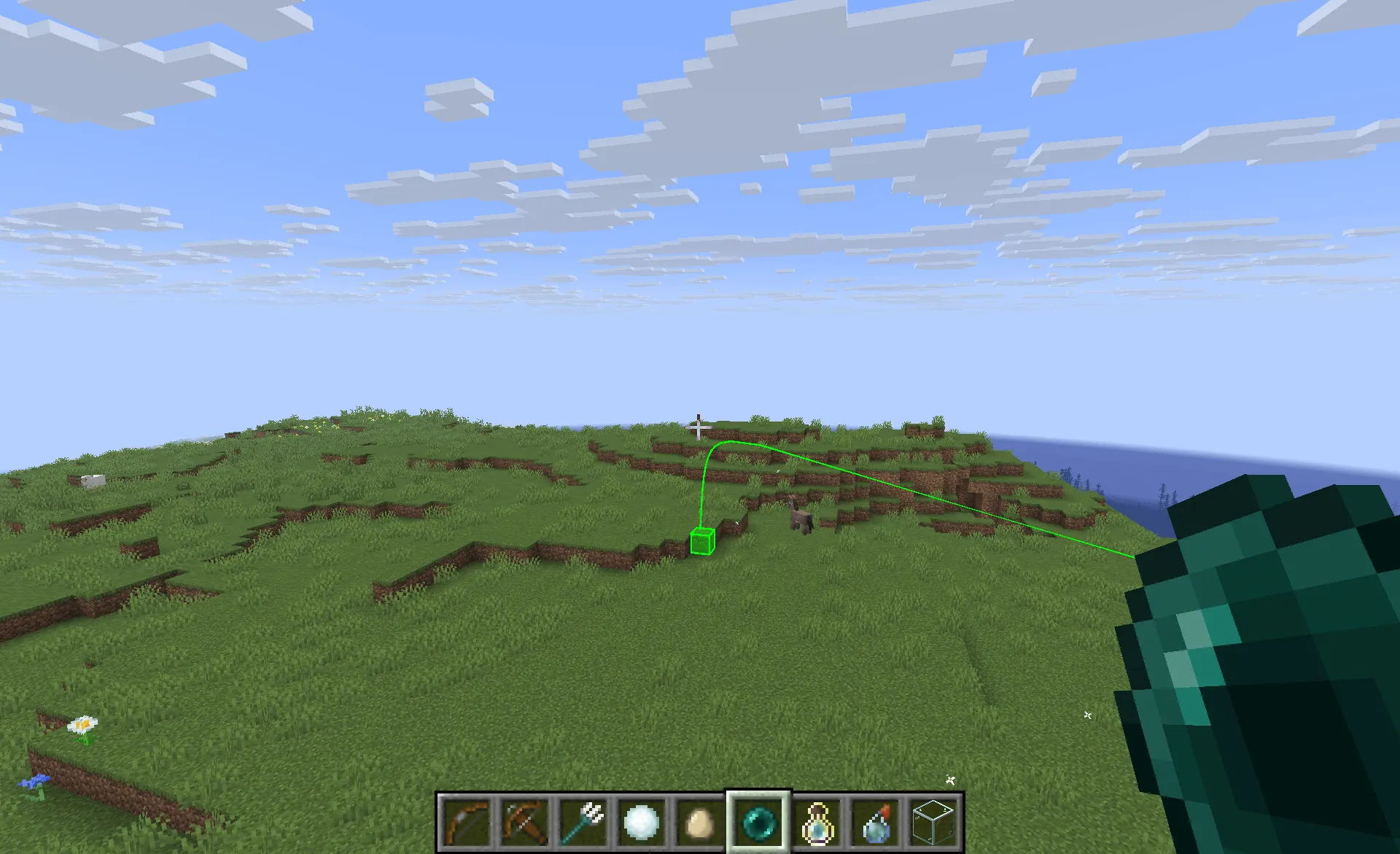Image resolution: width=1400 pixels, height=854 pixels.
Task: Click the crosshair at screen center
Action: pyautogui.click(x=698, y=427)
